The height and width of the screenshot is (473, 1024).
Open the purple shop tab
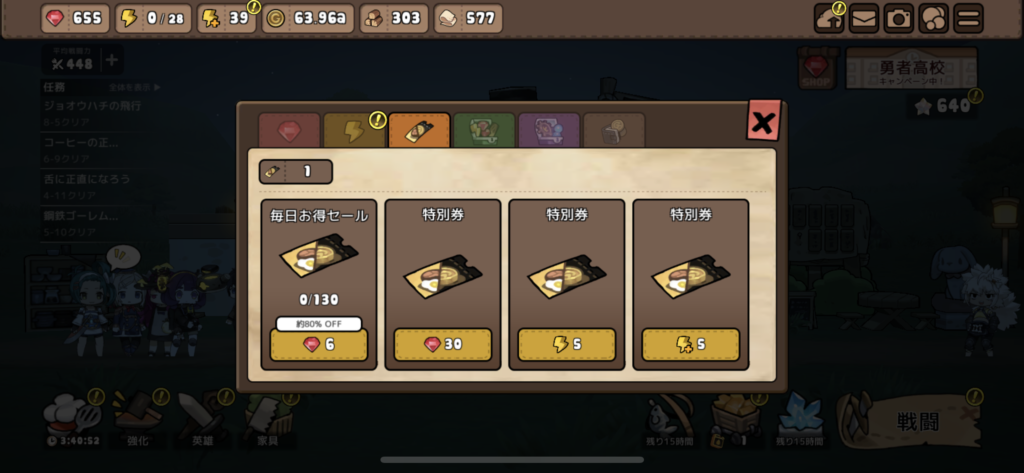[x=549, y=131]
